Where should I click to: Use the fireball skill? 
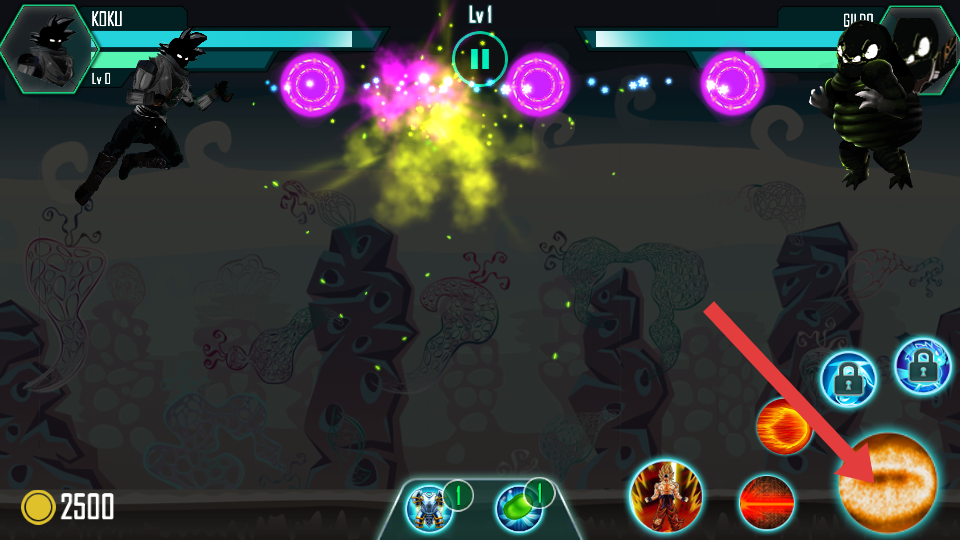click(x=783, y=426)
